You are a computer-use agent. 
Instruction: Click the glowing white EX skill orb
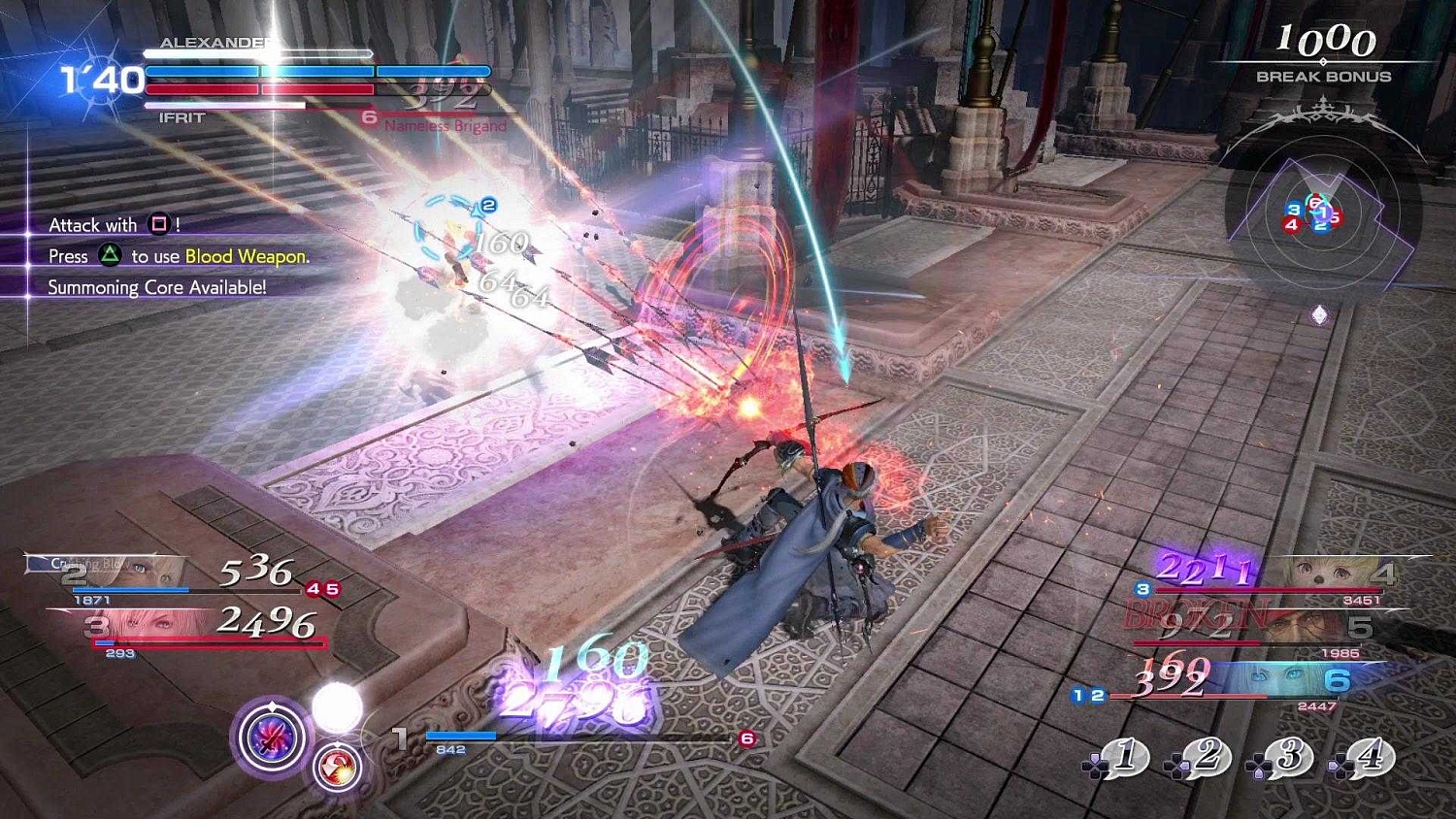pos(338,706)
